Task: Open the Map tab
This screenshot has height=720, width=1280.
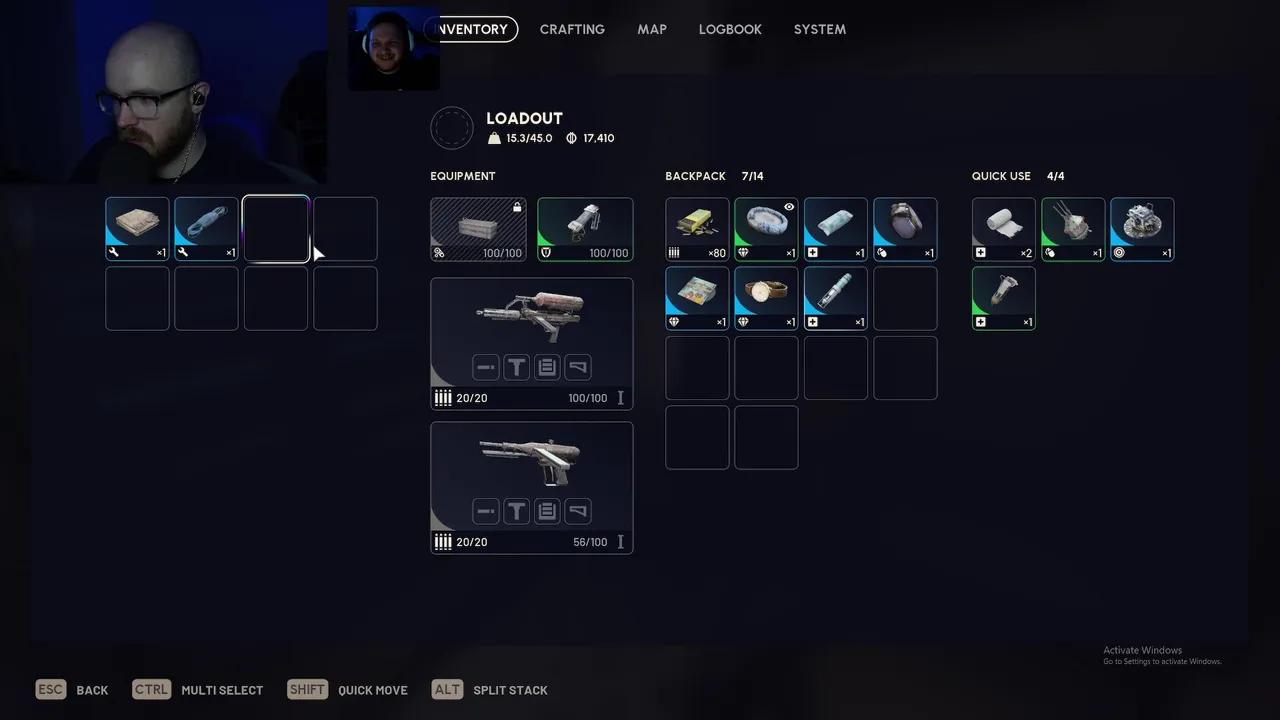Action: (652, 29)
